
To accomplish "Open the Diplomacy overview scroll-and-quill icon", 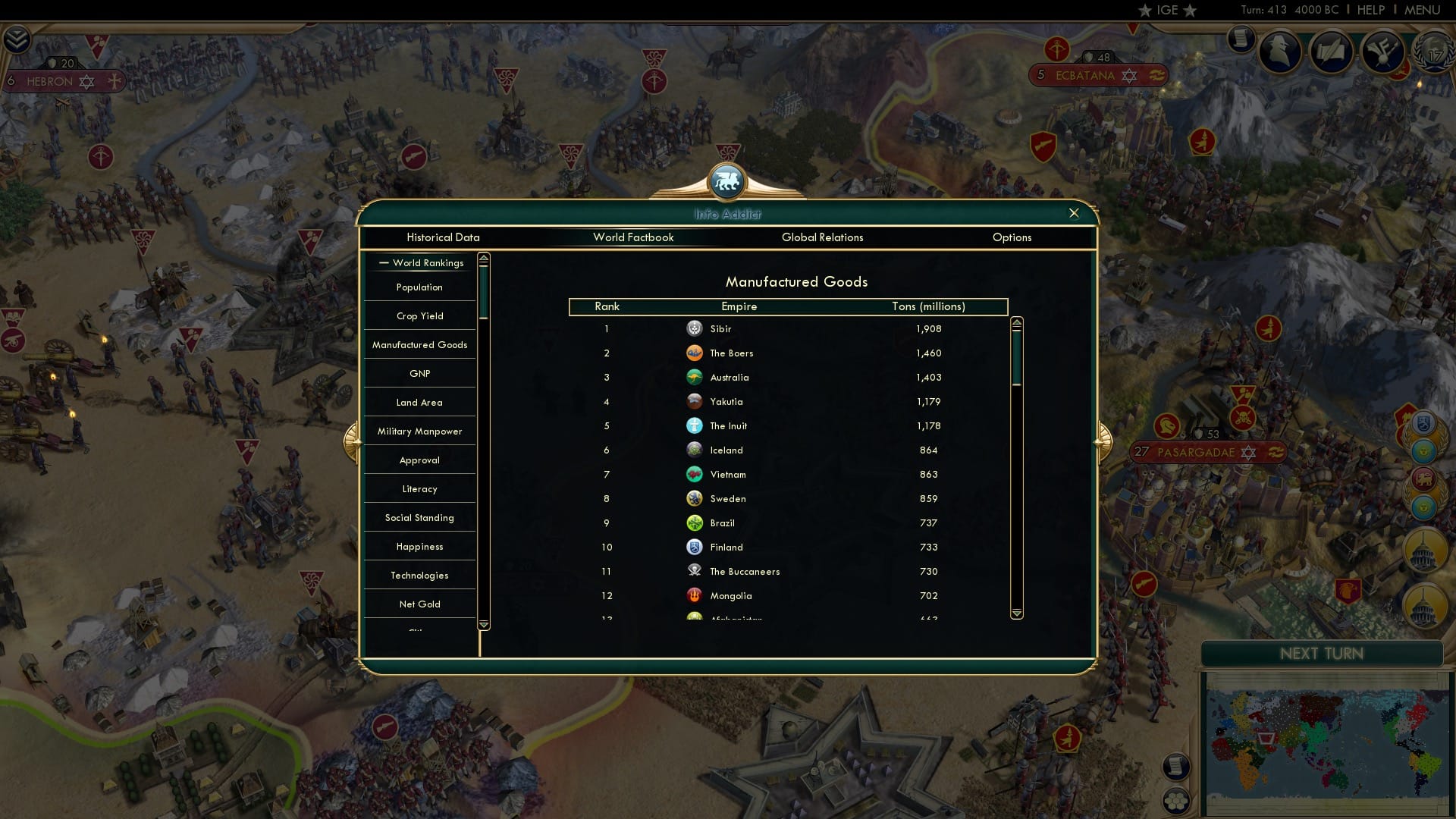I will [x=1333, y=52].
